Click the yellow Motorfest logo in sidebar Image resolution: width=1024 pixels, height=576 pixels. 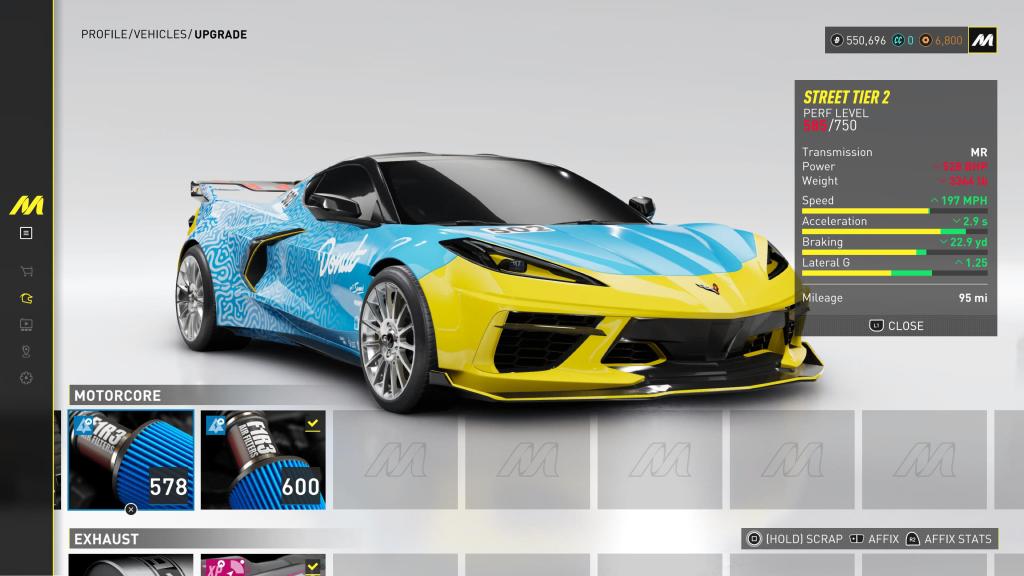(x=26, y=206)
